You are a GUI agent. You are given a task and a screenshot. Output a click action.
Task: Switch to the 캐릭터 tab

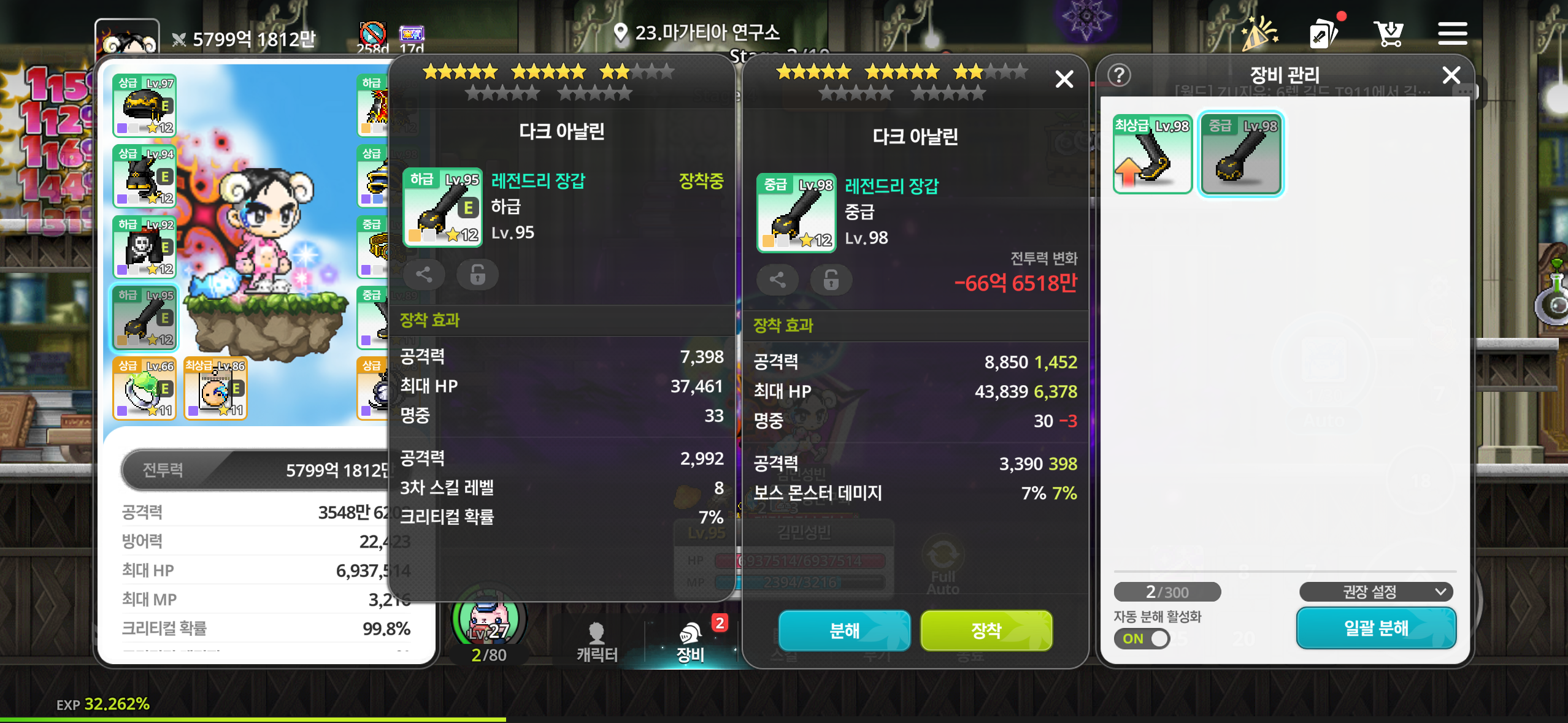coord(596,641)
